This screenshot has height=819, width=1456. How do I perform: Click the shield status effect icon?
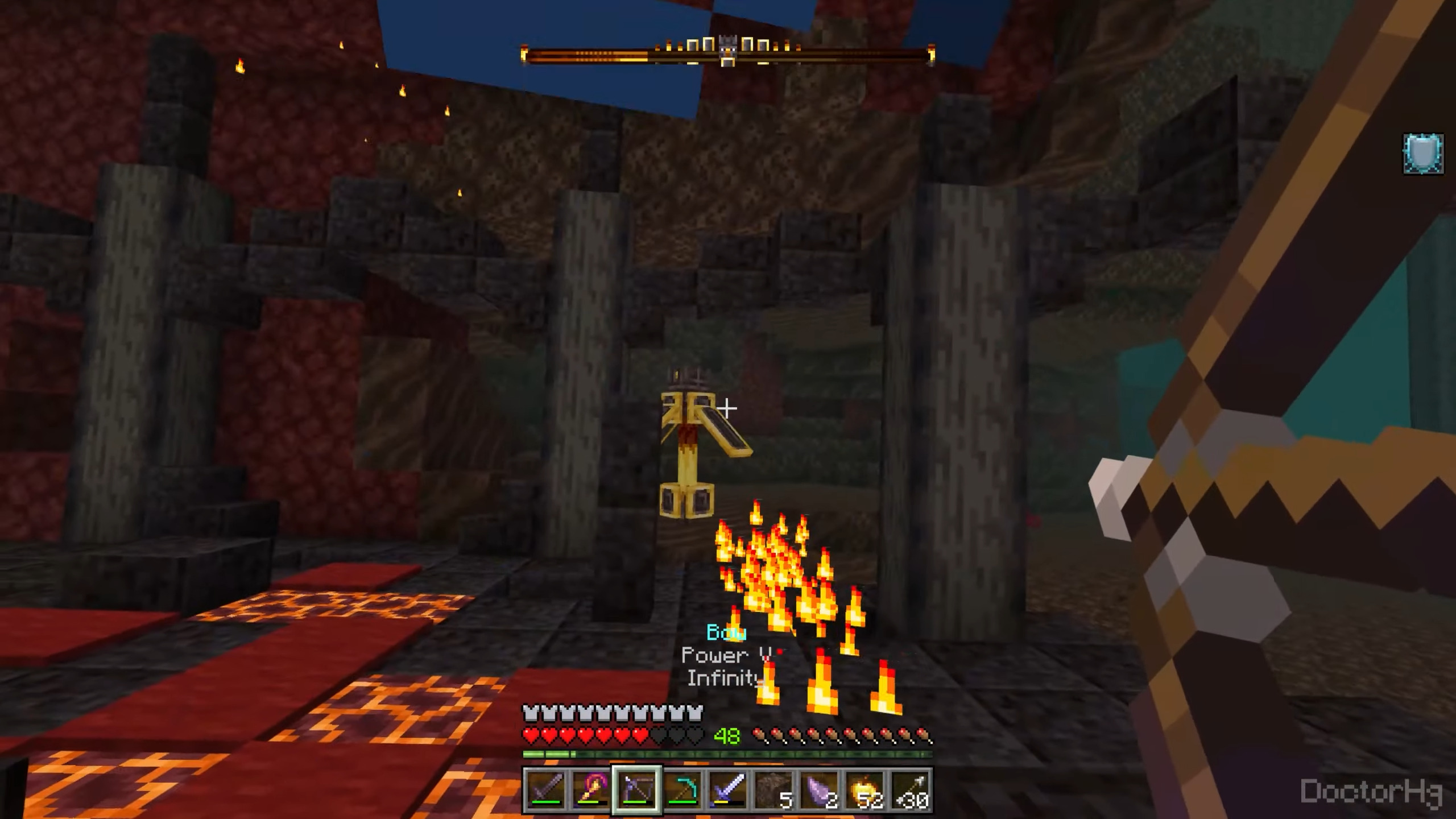click(1423, 154)
